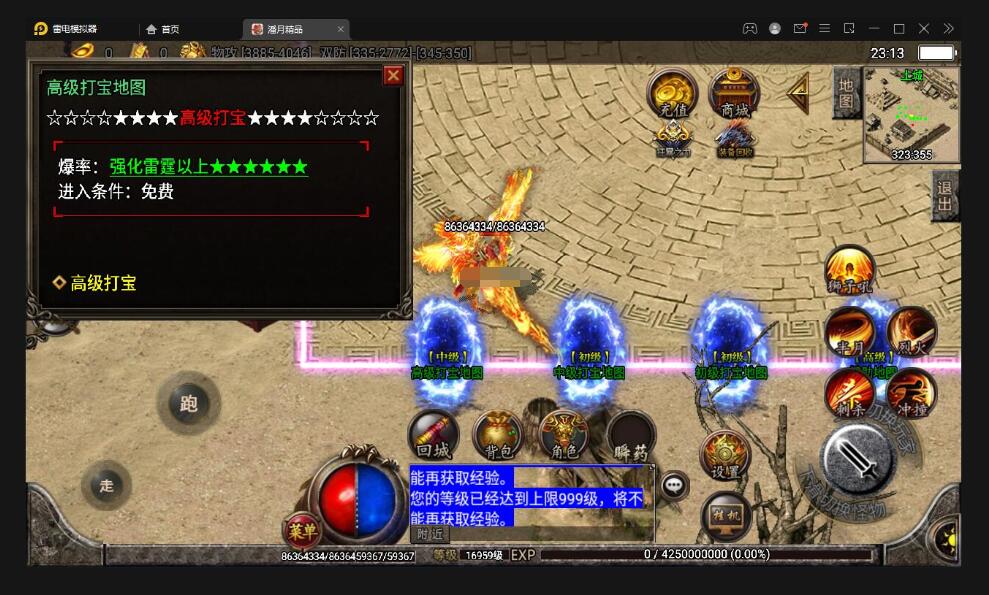989x595 pixels.
Task: Open the 背包 backpack
Action: click(x=498, y=436)
